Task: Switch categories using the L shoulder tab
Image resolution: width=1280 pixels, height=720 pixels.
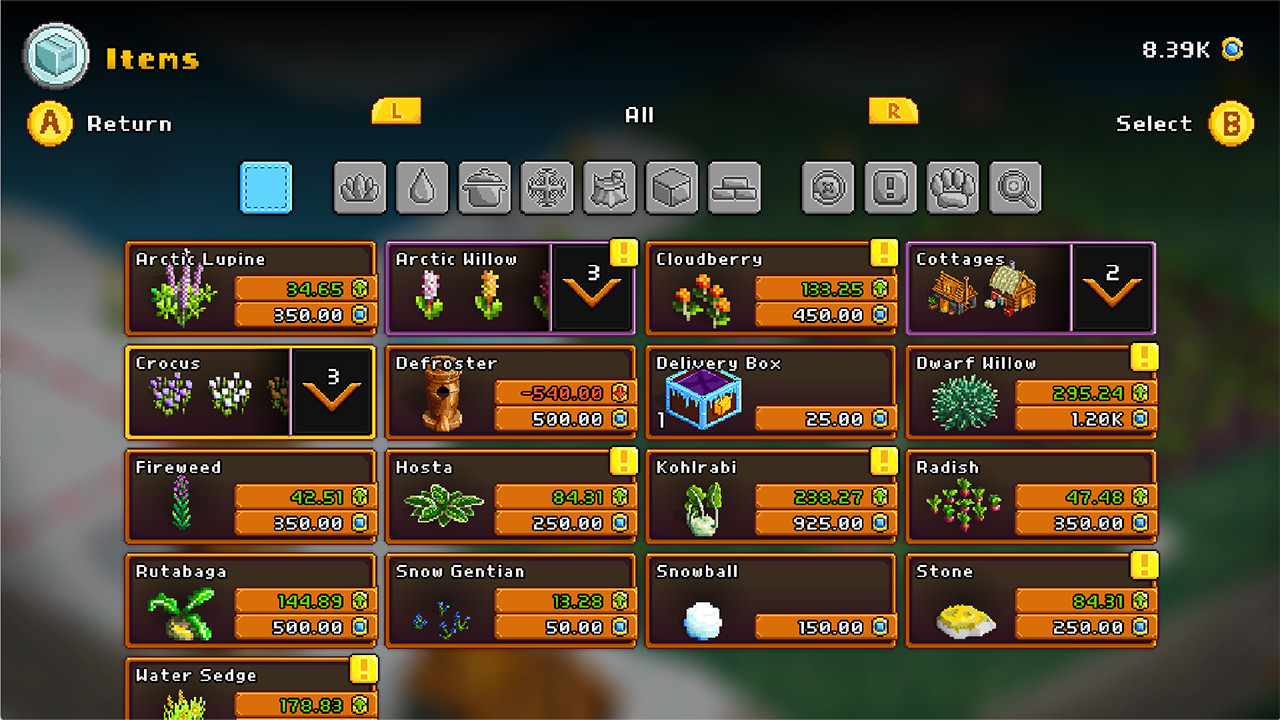Action: (x=396, y=112)
